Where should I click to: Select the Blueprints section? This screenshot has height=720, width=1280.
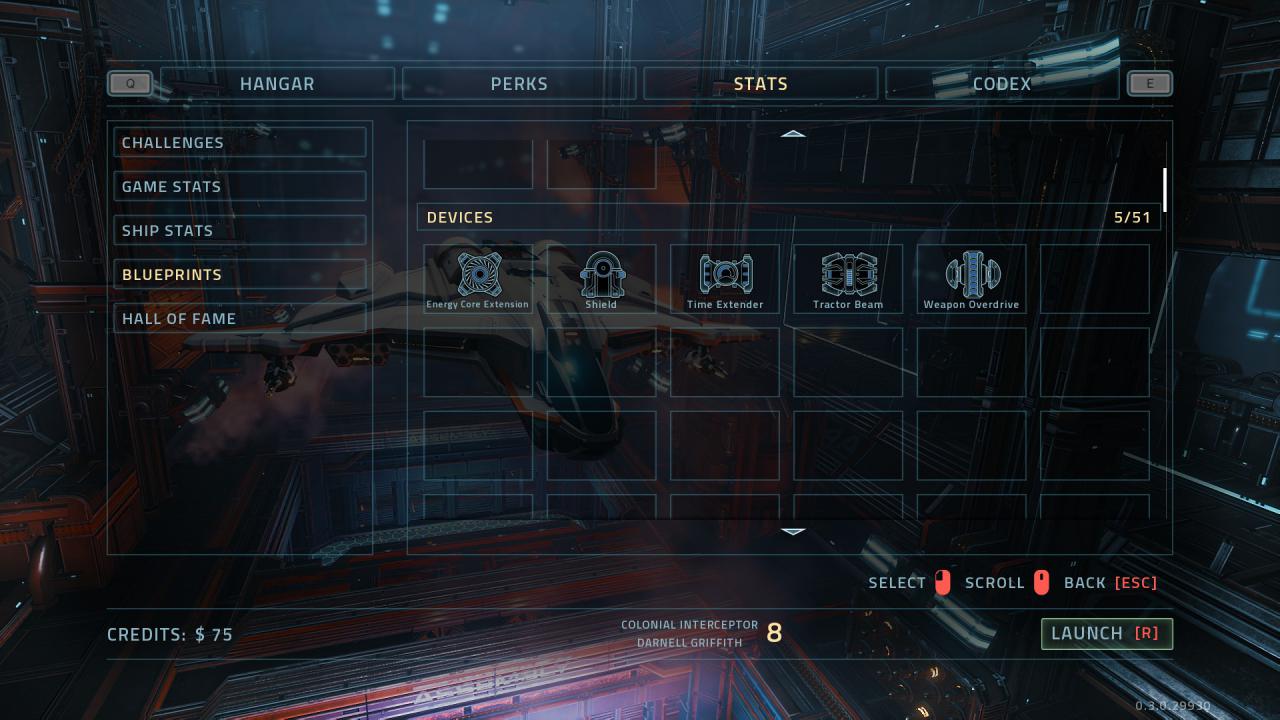click(x=240, y=275)
